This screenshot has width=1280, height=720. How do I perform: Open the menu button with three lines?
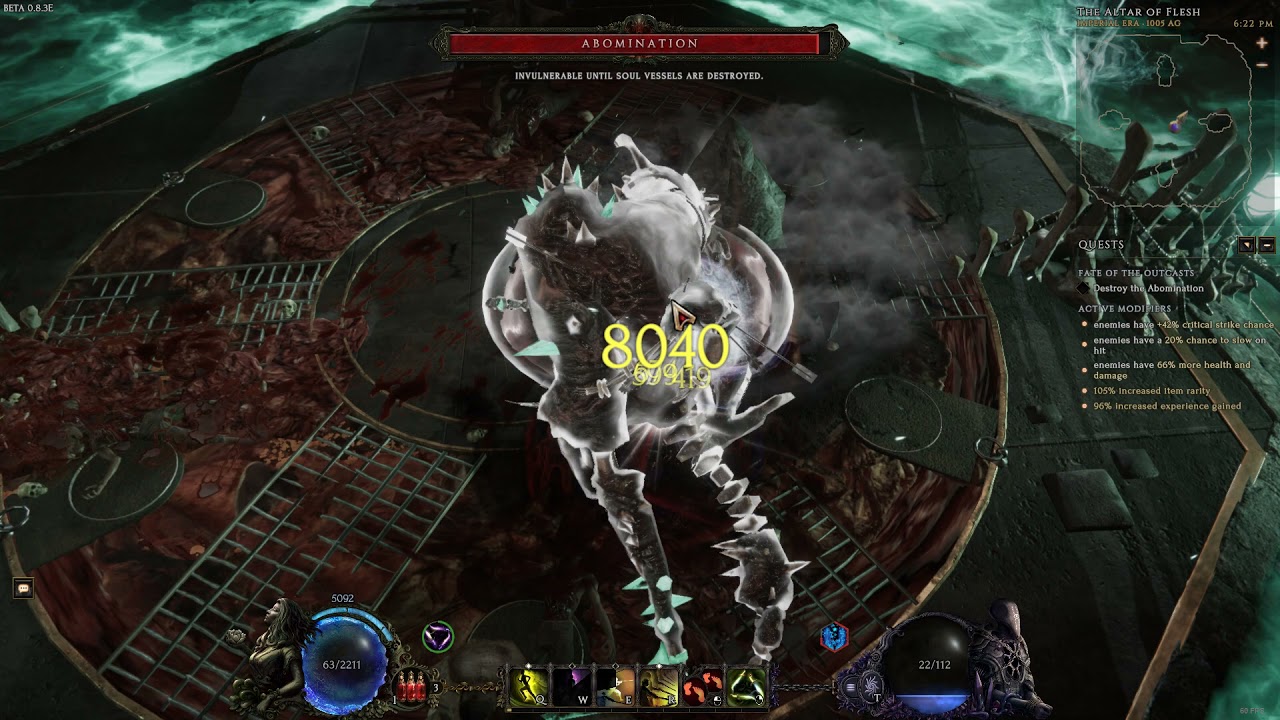(x=851, y=687)
